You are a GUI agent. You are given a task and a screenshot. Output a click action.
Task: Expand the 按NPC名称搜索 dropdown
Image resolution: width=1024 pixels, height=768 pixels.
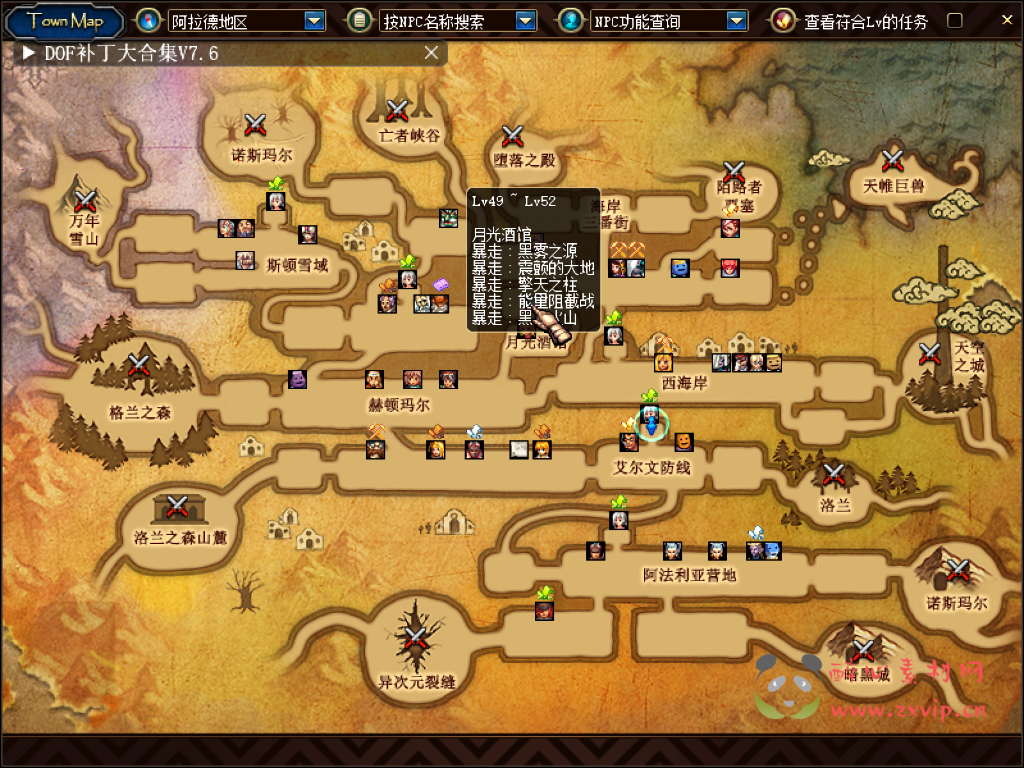tap(526, 20)
